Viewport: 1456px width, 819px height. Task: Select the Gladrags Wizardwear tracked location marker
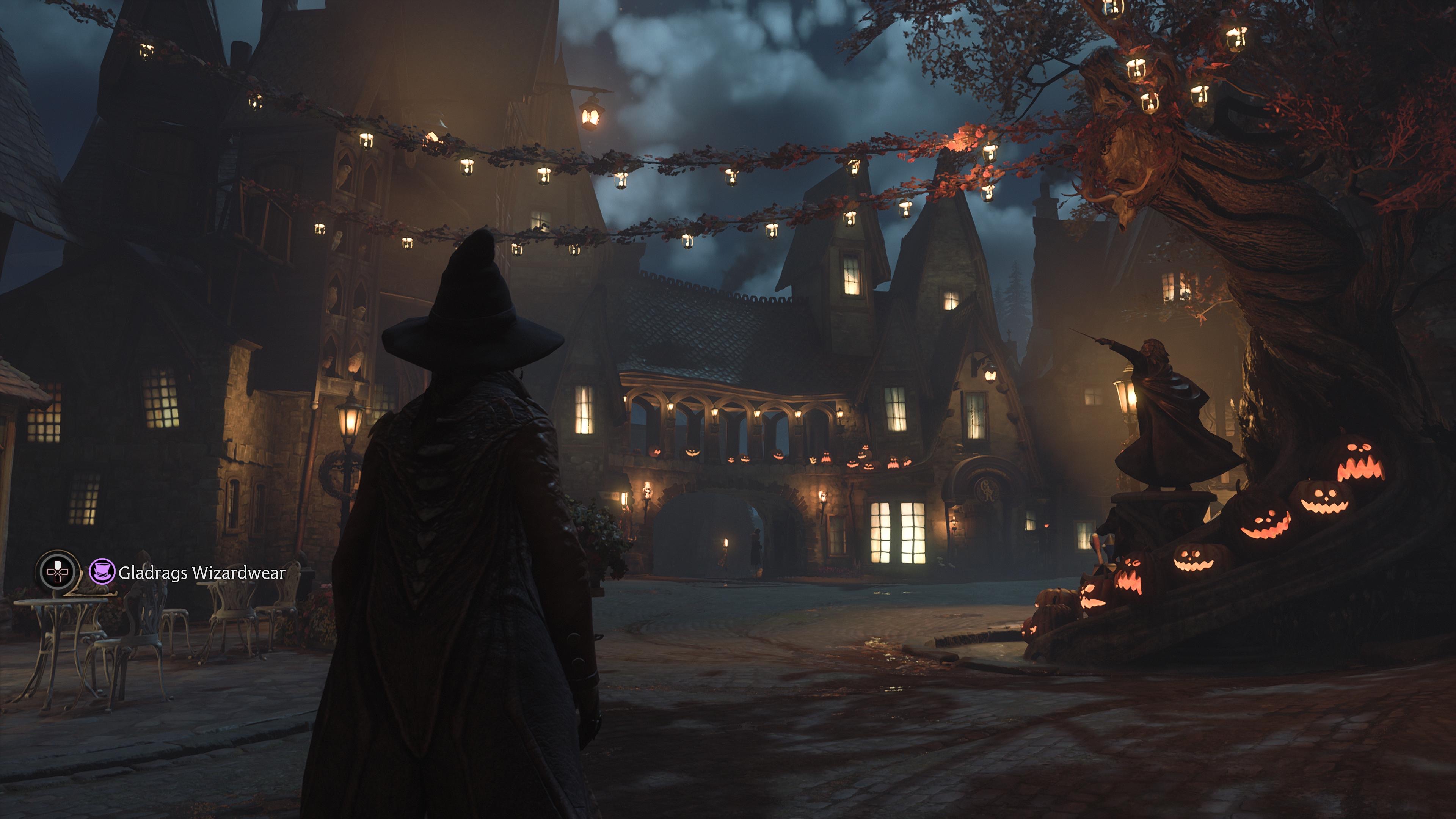tap(102, 572)
